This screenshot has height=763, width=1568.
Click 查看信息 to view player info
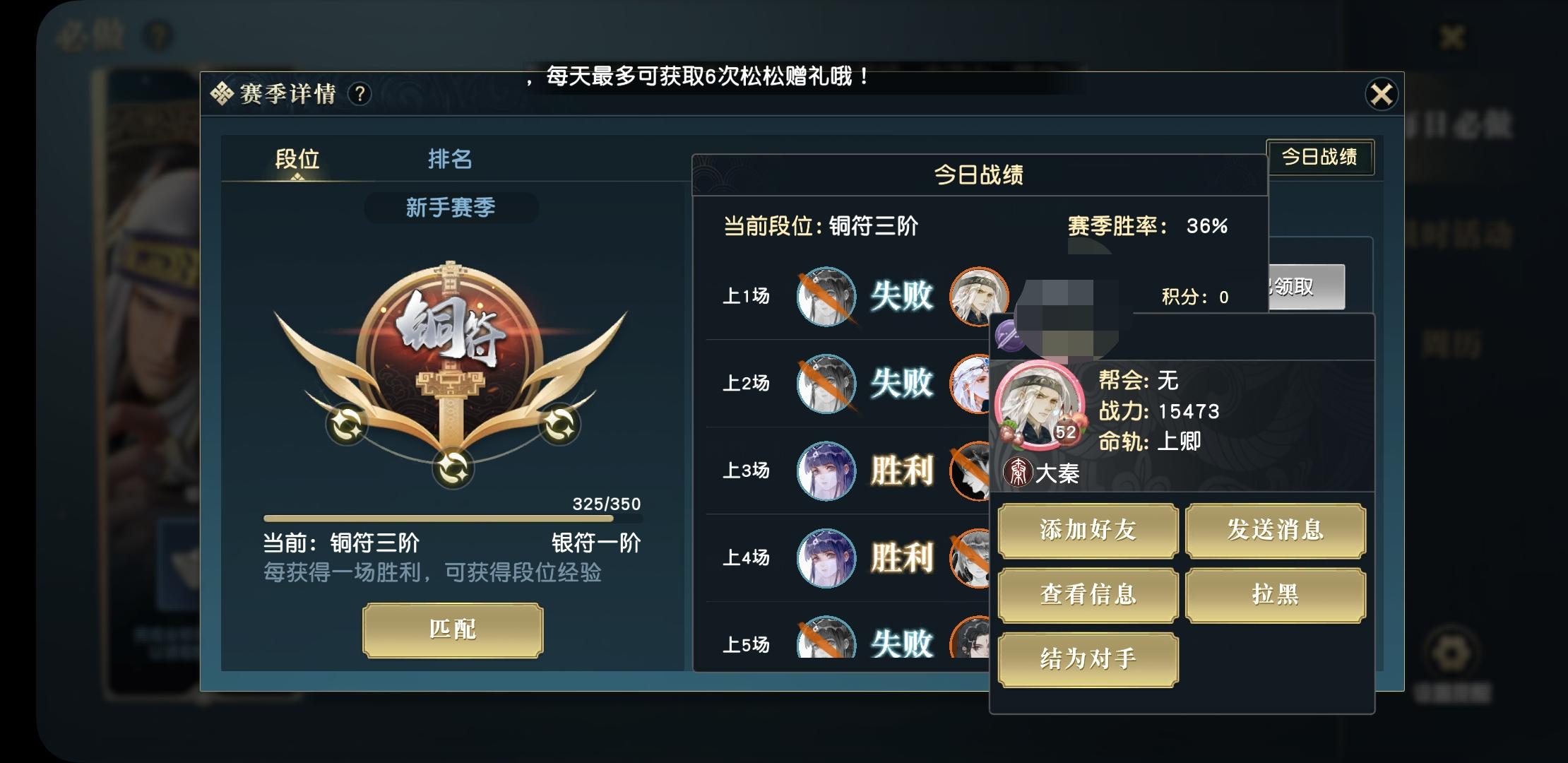pyautogui.click(x=1088, y=596)
